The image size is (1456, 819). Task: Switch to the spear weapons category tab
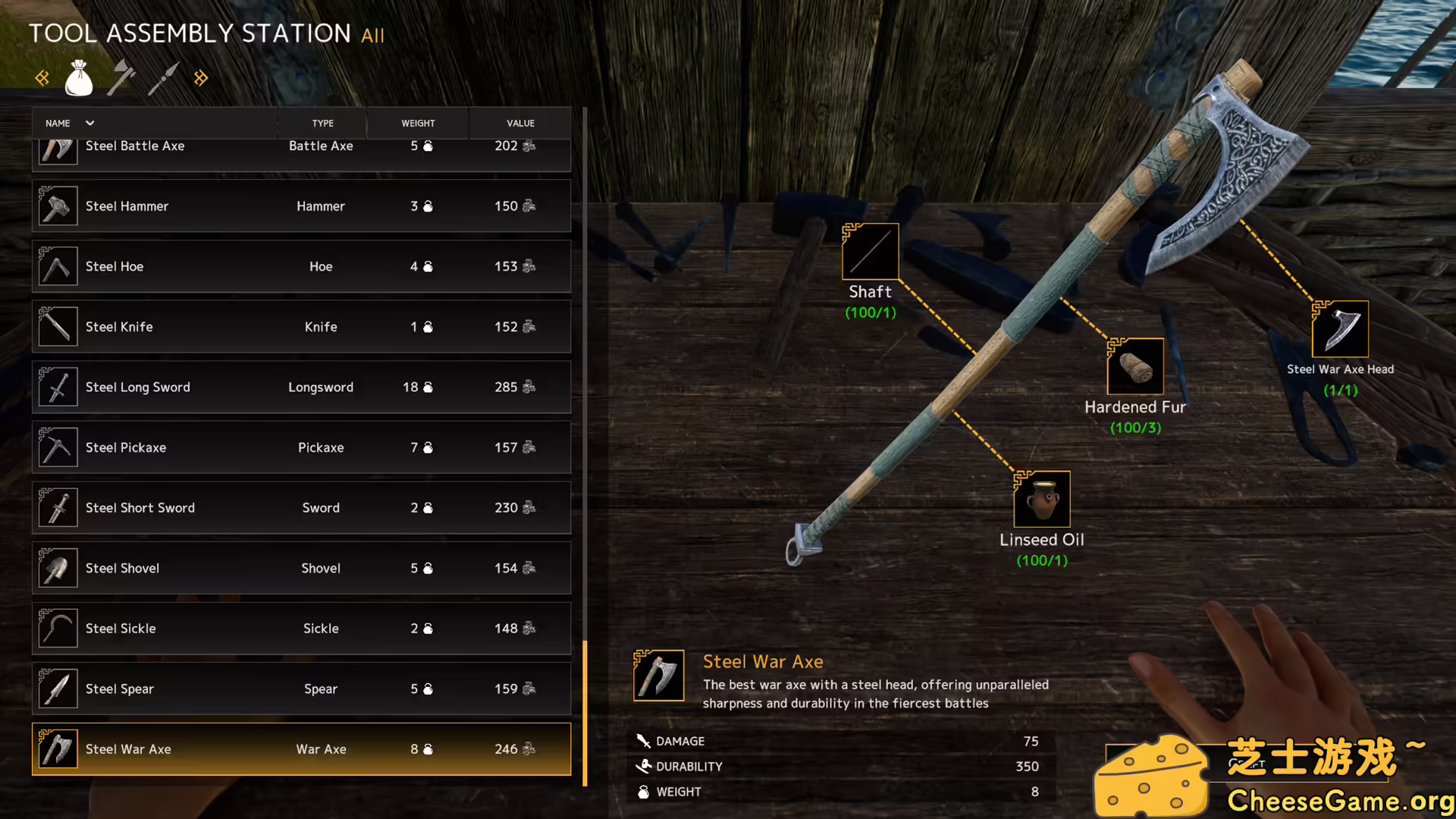163,78
